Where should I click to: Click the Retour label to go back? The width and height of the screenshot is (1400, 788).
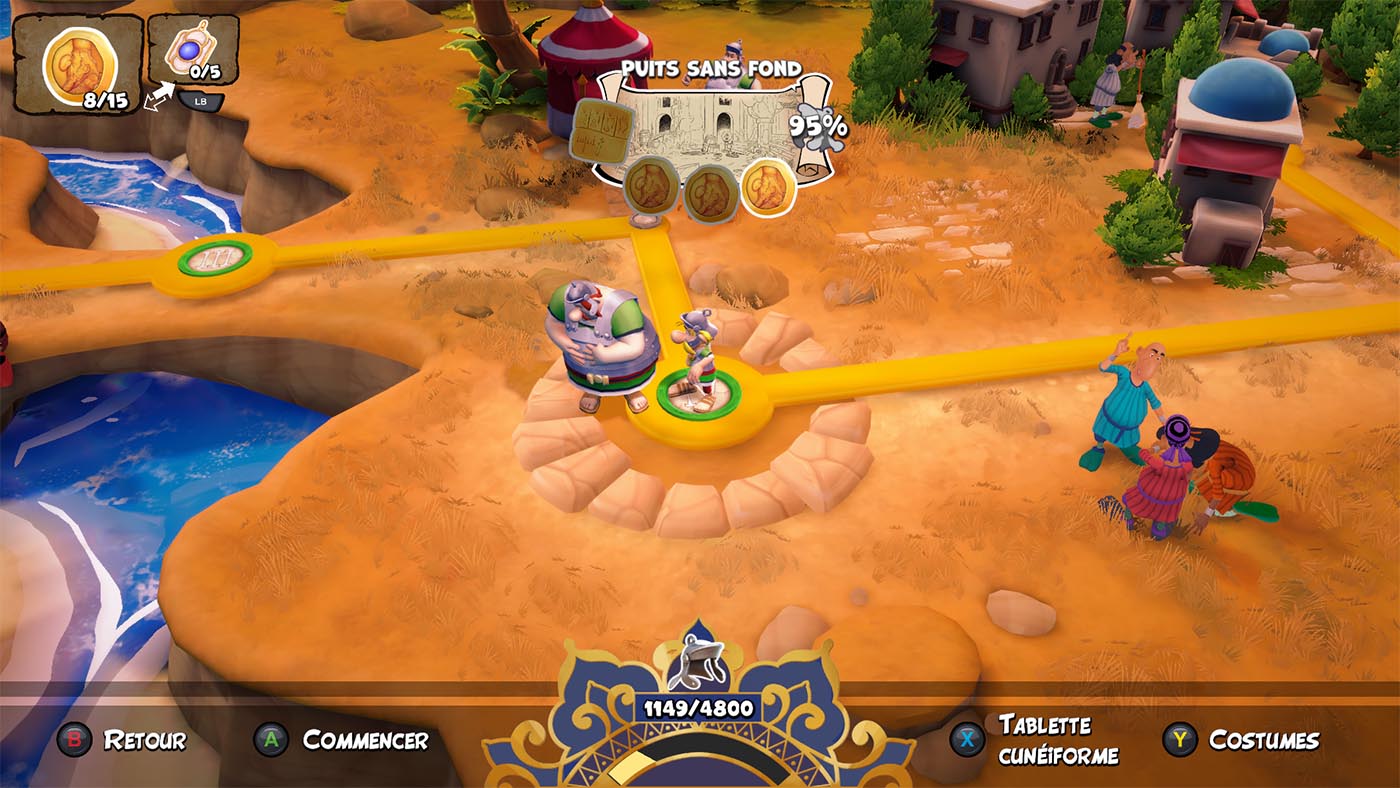point(145,740)
